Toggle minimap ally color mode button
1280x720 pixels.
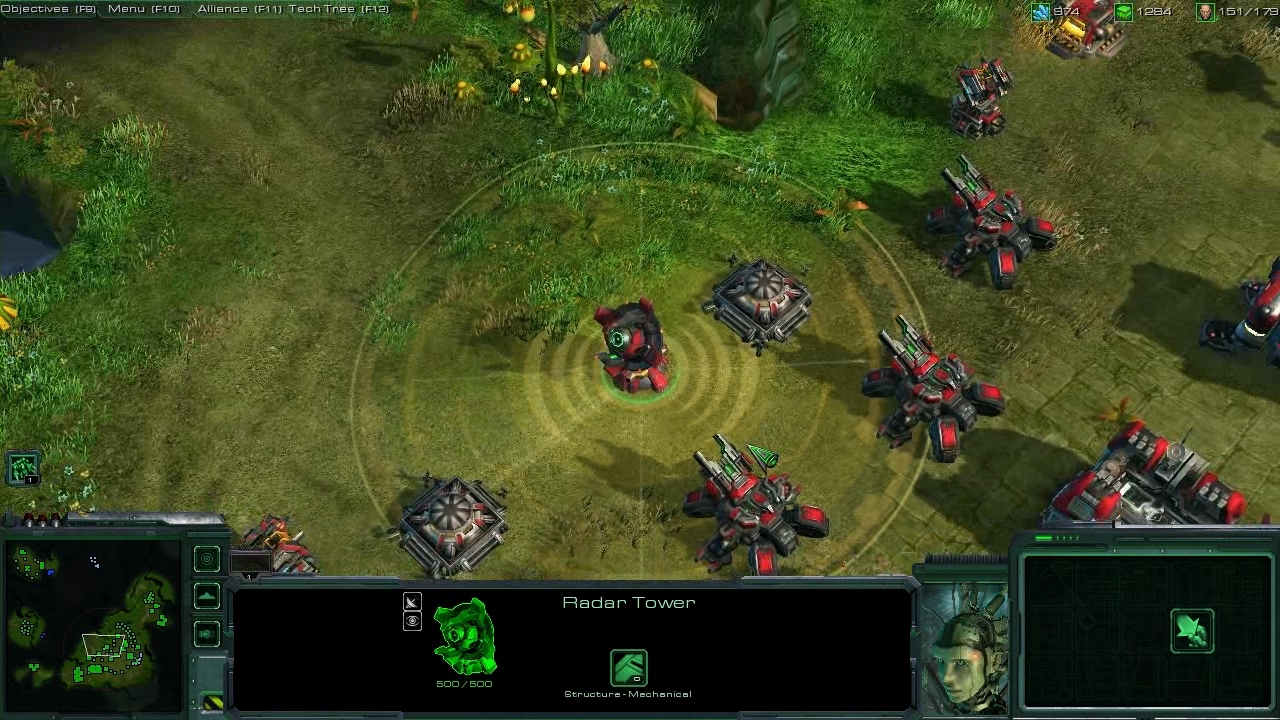click(207, 634)
